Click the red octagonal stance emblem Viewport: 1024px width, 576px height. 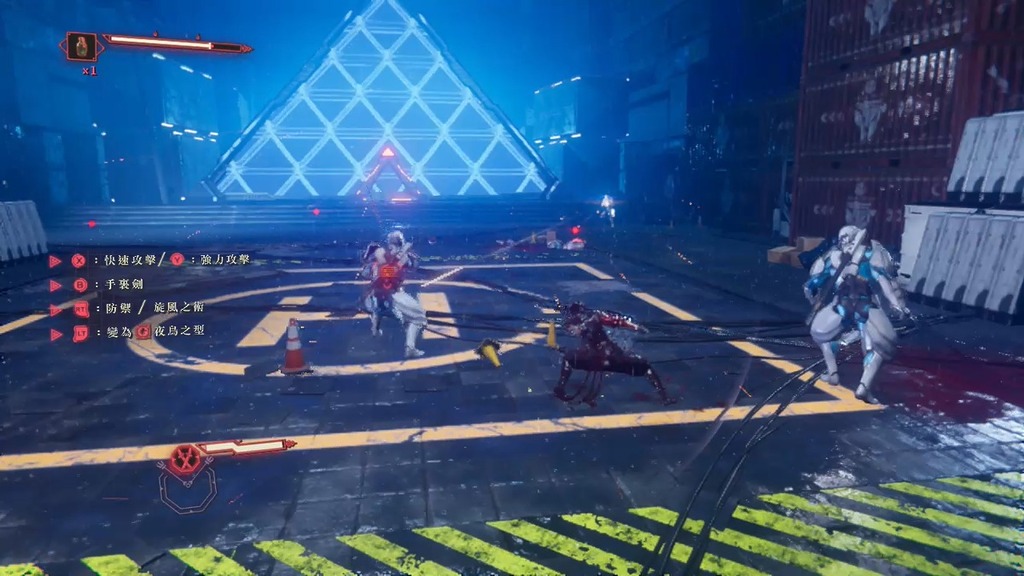(x=184, y=461)
